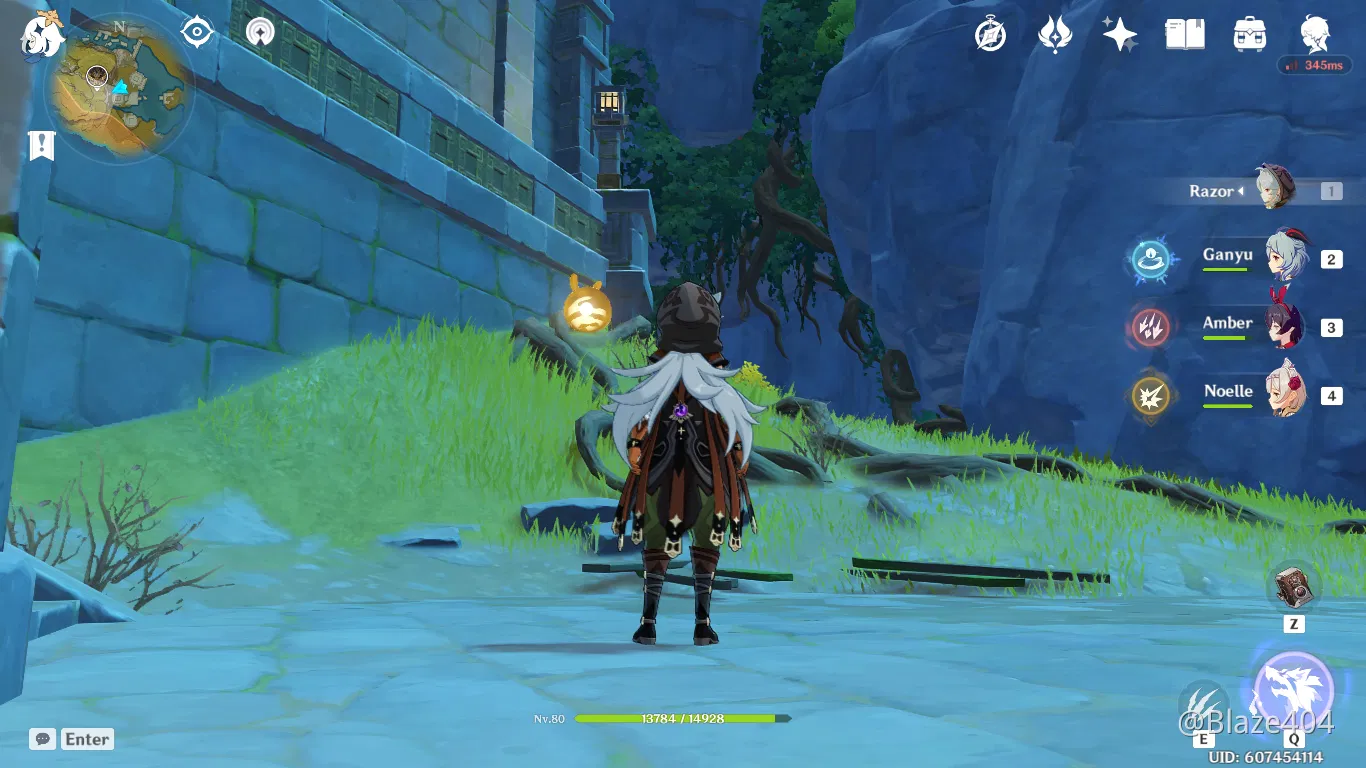Click Ganyu's burst-ready status icon
This screenshot has width=1366, height=768.
[1151, 258]
